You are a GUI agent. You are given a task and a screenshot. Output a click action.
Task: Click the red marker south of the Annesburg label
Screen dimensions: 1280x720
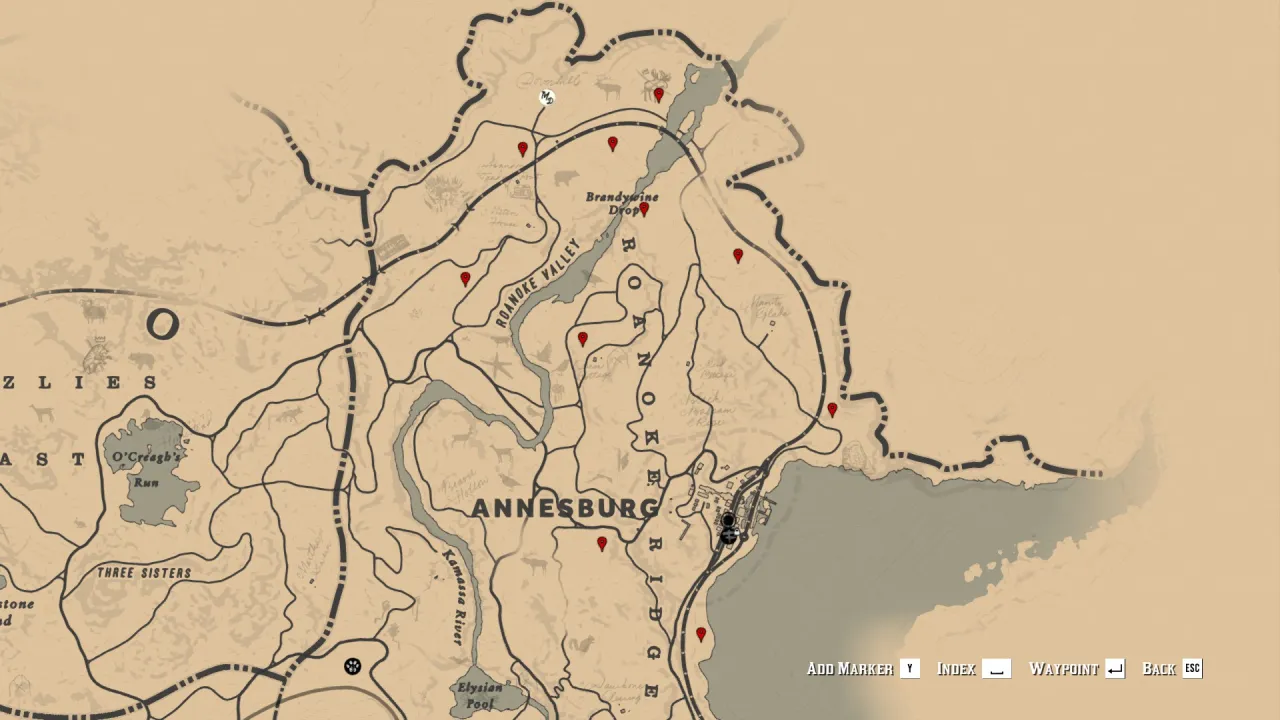(x=601, y=543)
